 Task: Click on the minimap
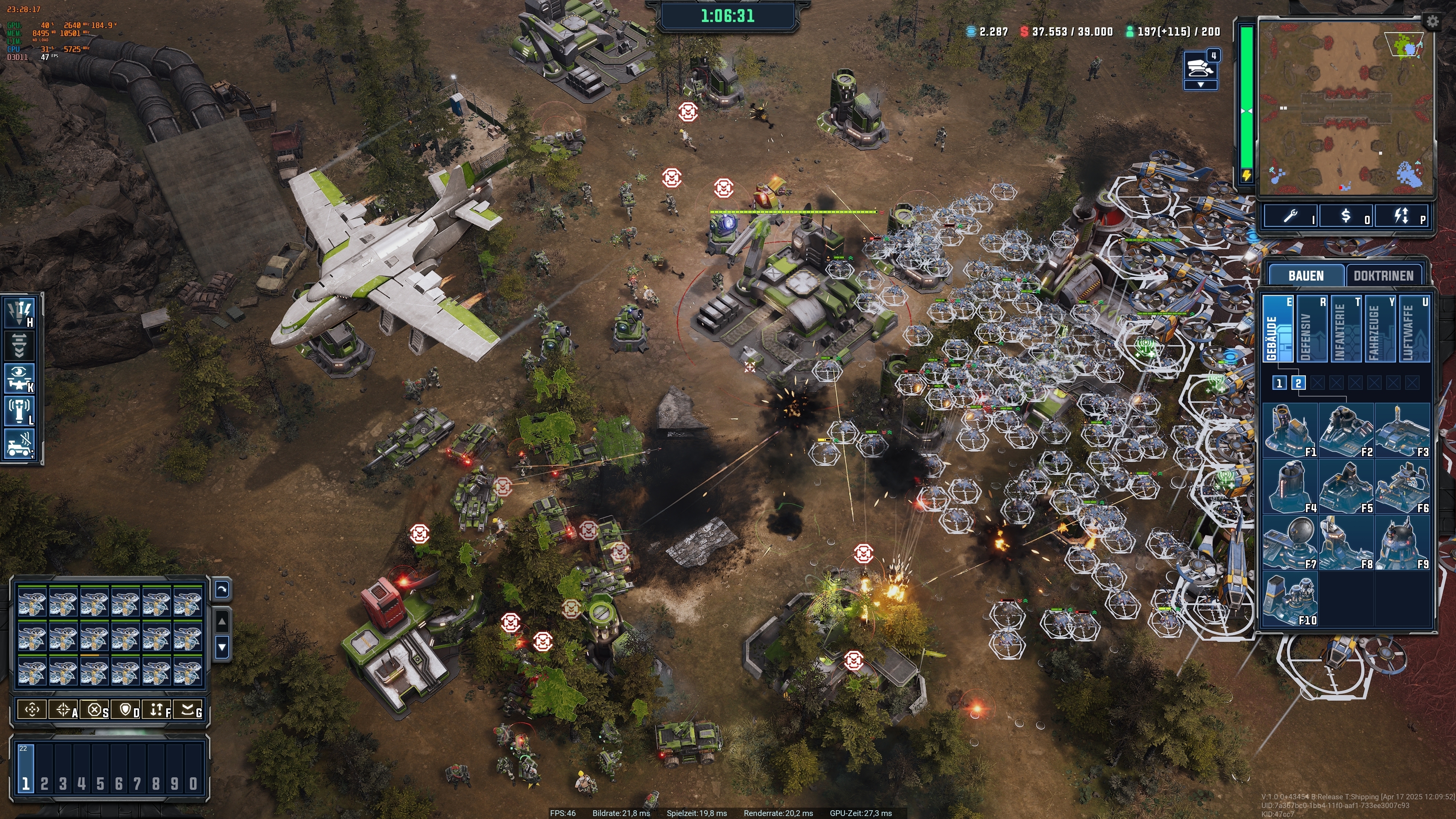[1345, 107]
